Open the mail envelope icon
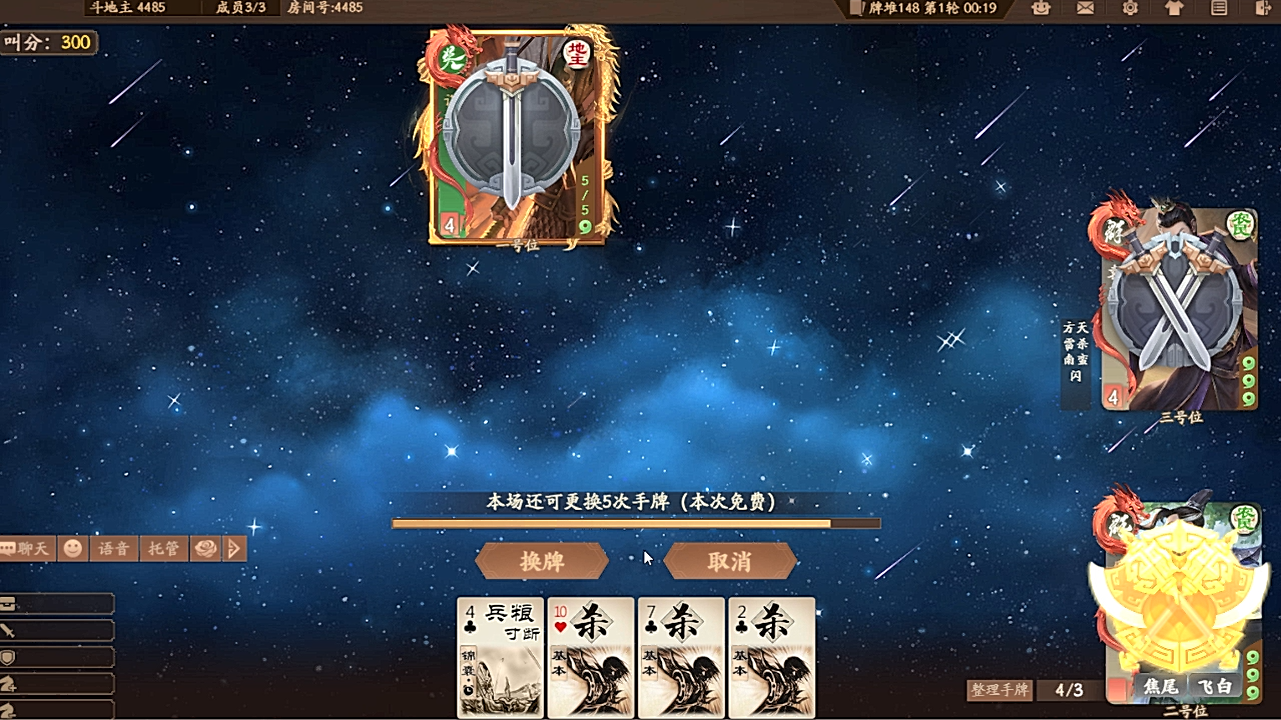The width and height of the screenshot is (1281, 720). click(1085, 8)
